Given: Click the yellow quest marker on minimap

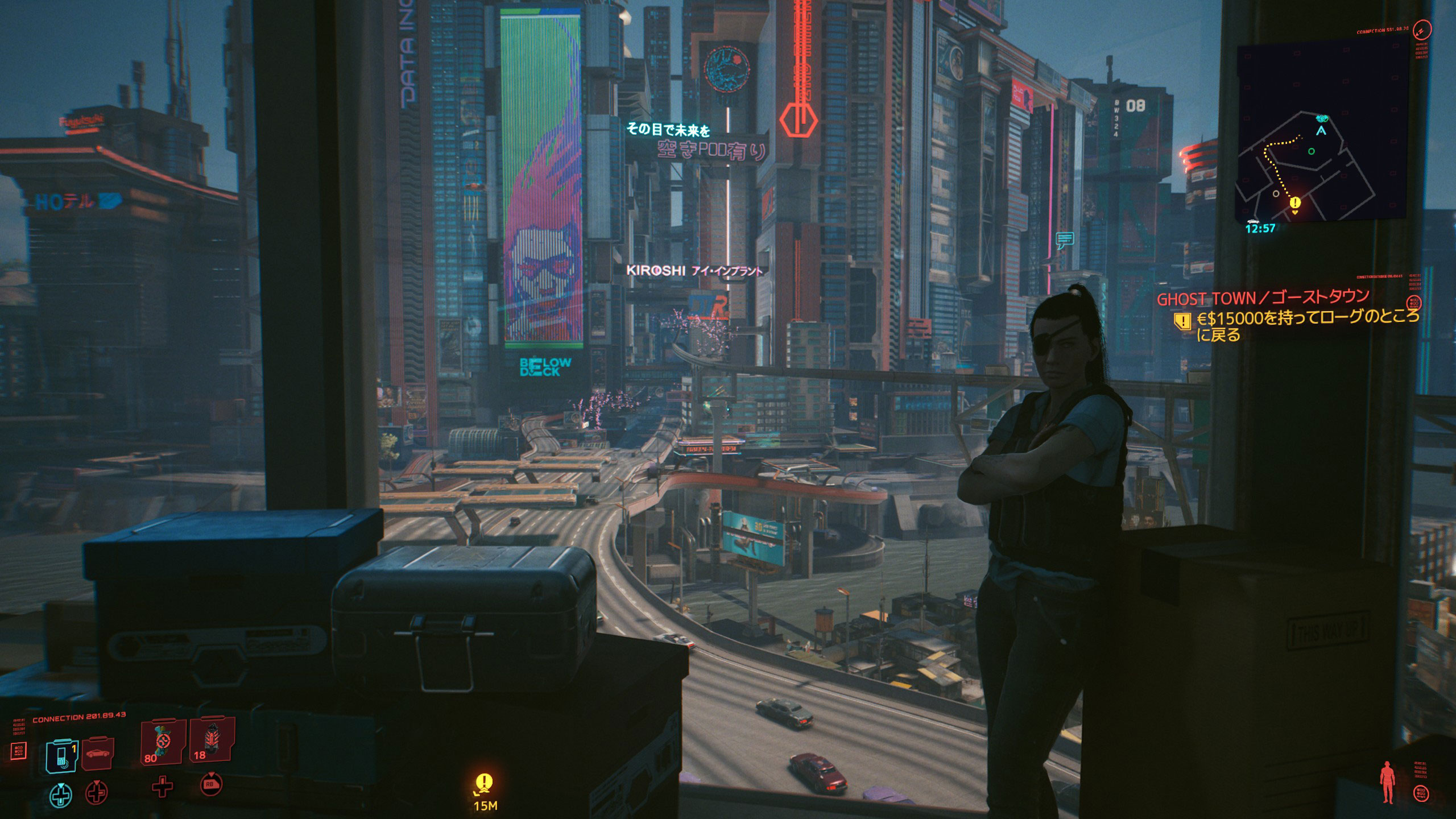Looking at the screenshot, I should pyautogui.click(x=1295, y=203).
